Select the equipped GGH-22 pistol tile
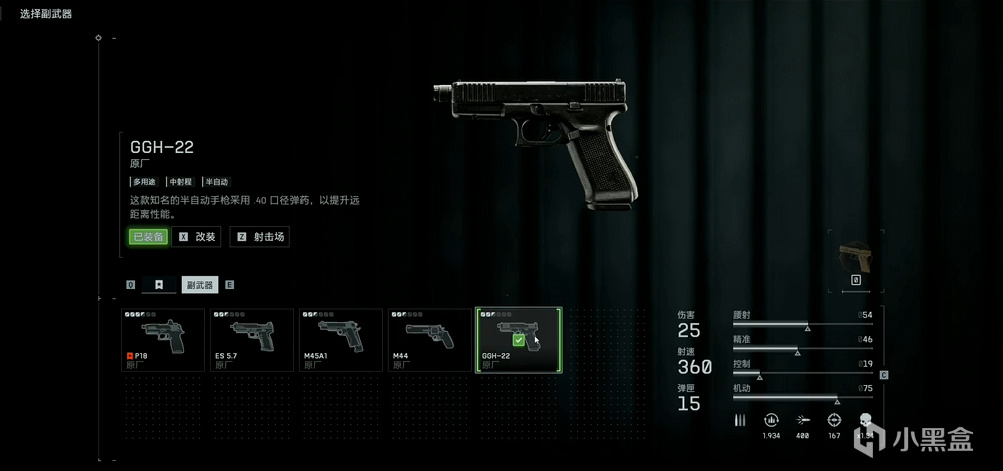Image resolution: width=1003 pixels, height=471 pixels. click(518, 340)
